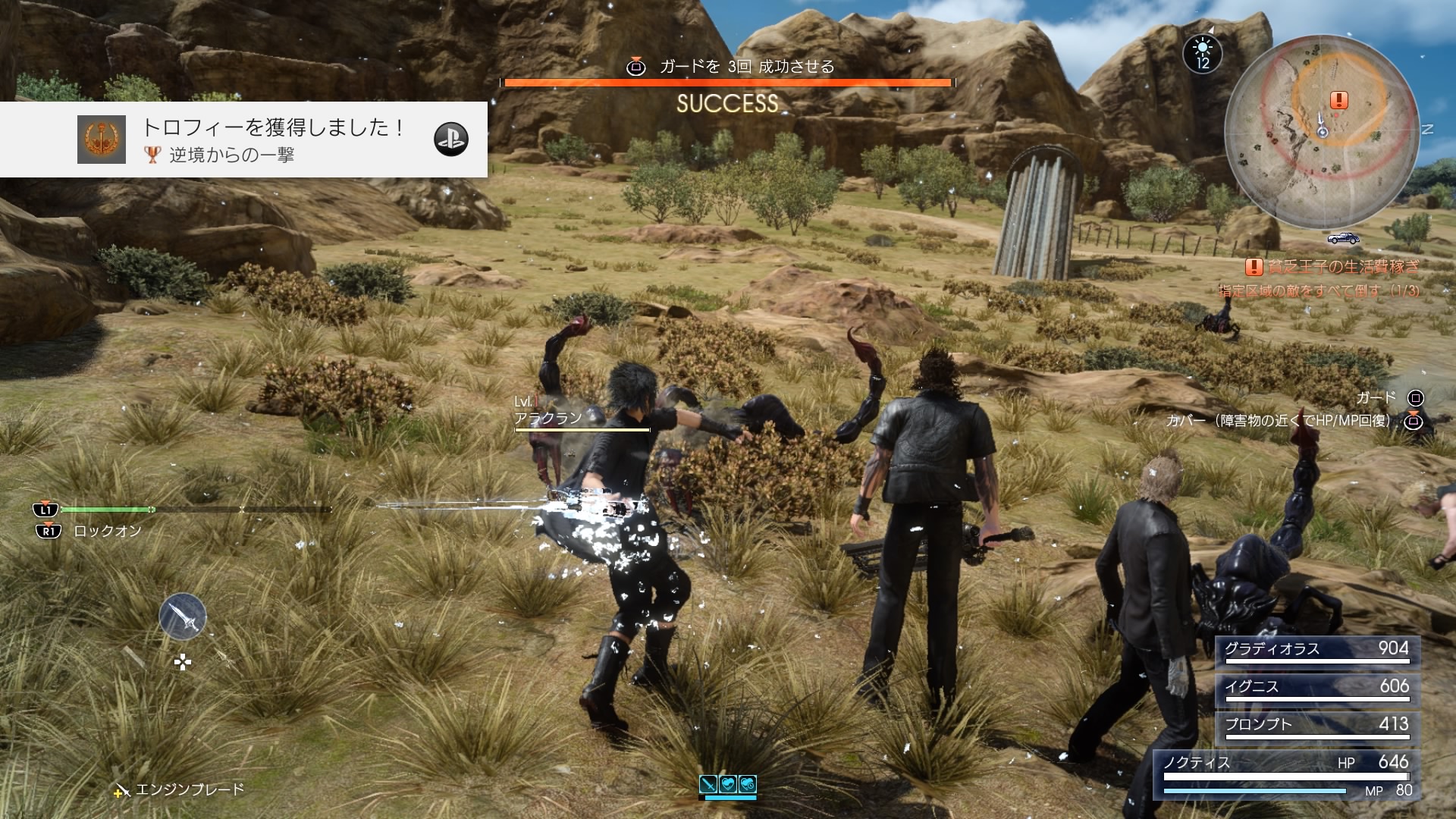This screenshot has width=1456, height=819.
Task: Click the red quest marker on minimap
Action: tap(1339, 100)
